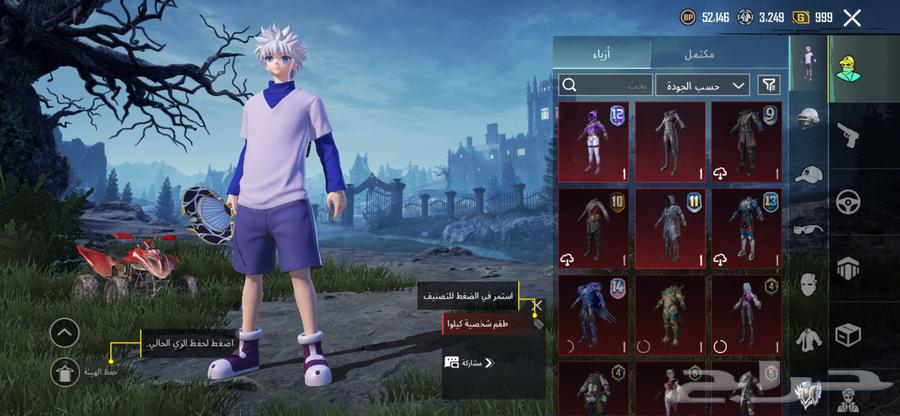900x416 pixels.
Task: Click the بحث search field
Action: click(x=606, y=85)
